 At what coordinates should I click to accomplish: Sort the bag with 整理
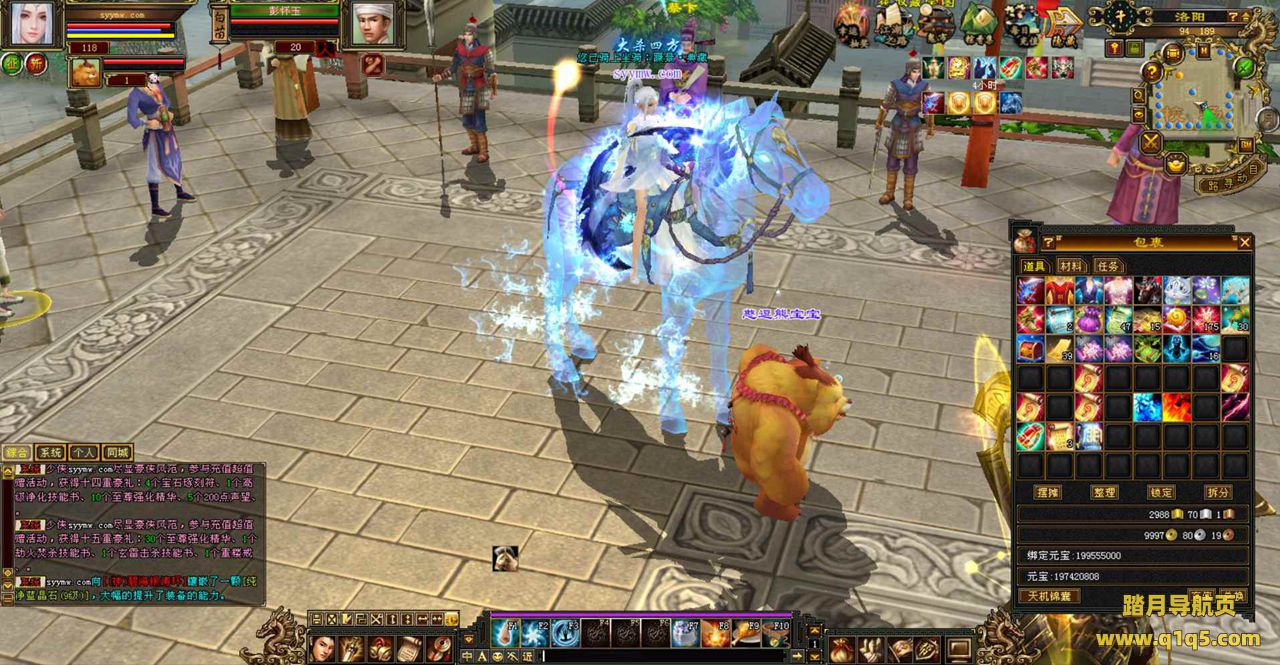[1105, 493]
